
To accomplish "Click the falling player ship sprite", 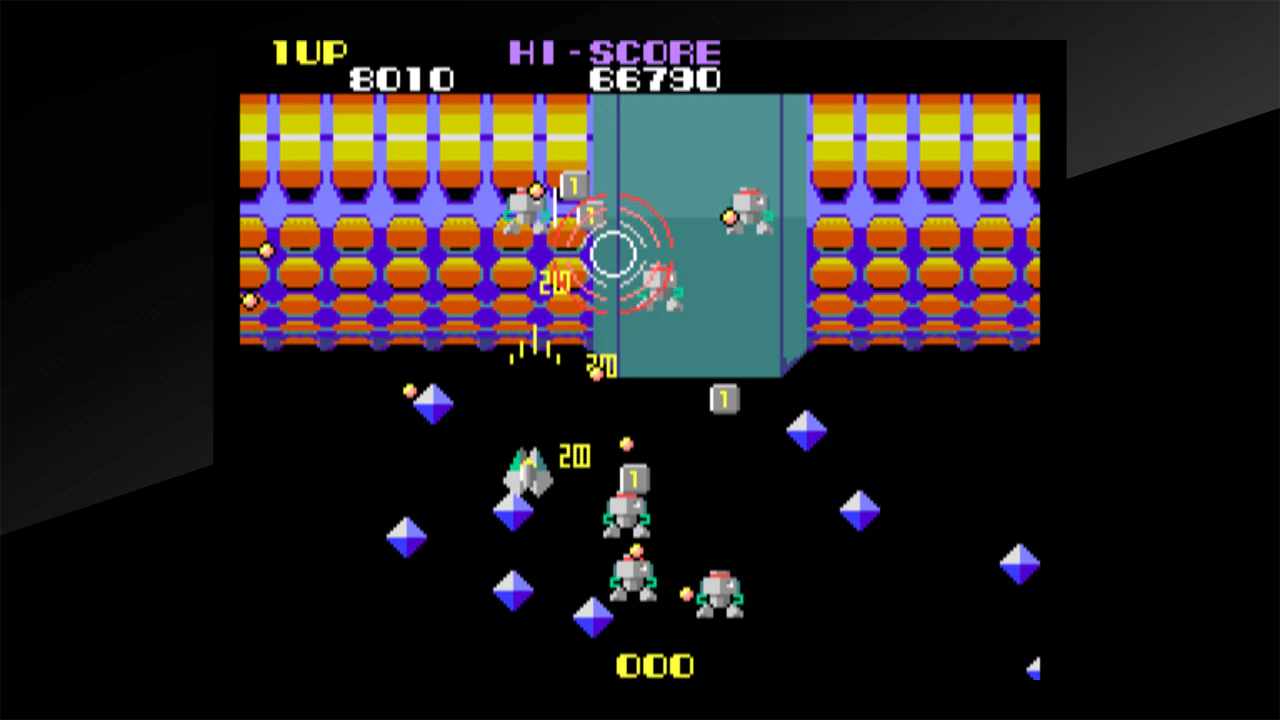I will click(527, 470).
